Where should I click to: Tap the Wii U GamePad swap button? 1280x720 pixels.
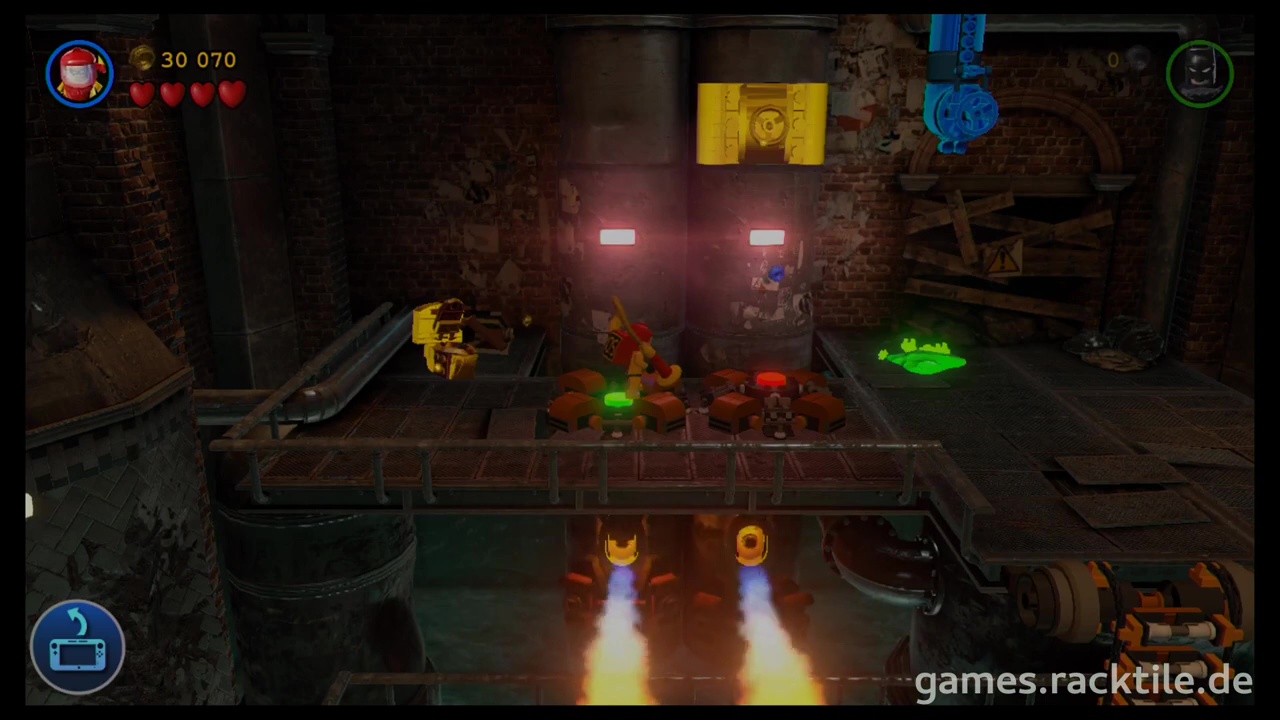point(77,646)
